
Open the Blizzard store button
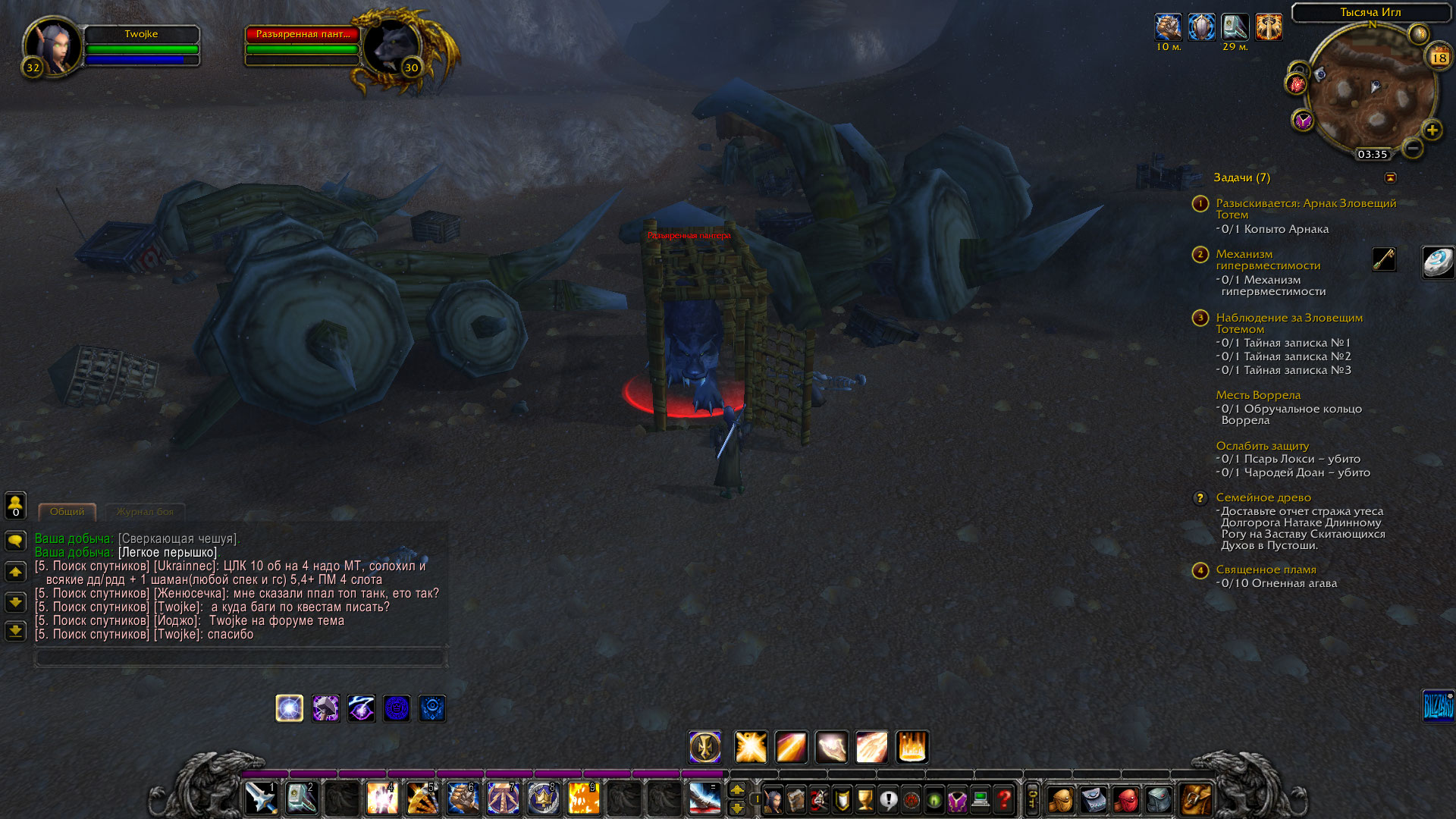[1438, 705]
